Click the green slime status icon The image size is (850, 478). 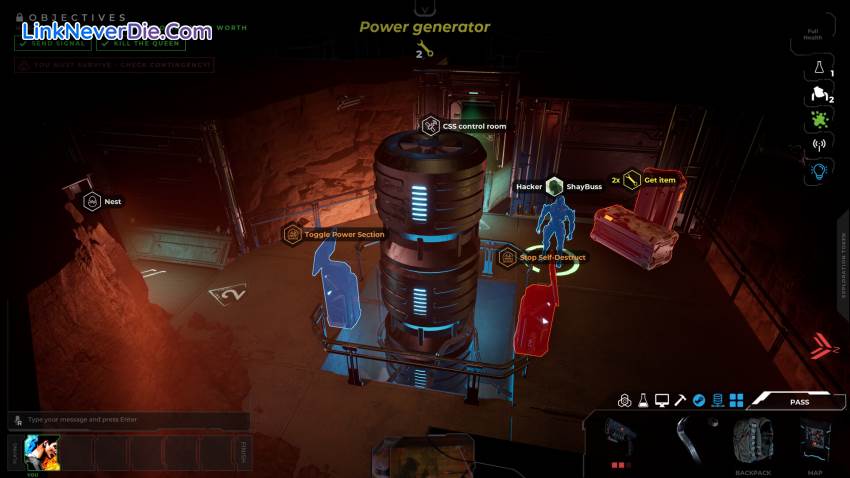pyautogui.click(x=818, y=120)
